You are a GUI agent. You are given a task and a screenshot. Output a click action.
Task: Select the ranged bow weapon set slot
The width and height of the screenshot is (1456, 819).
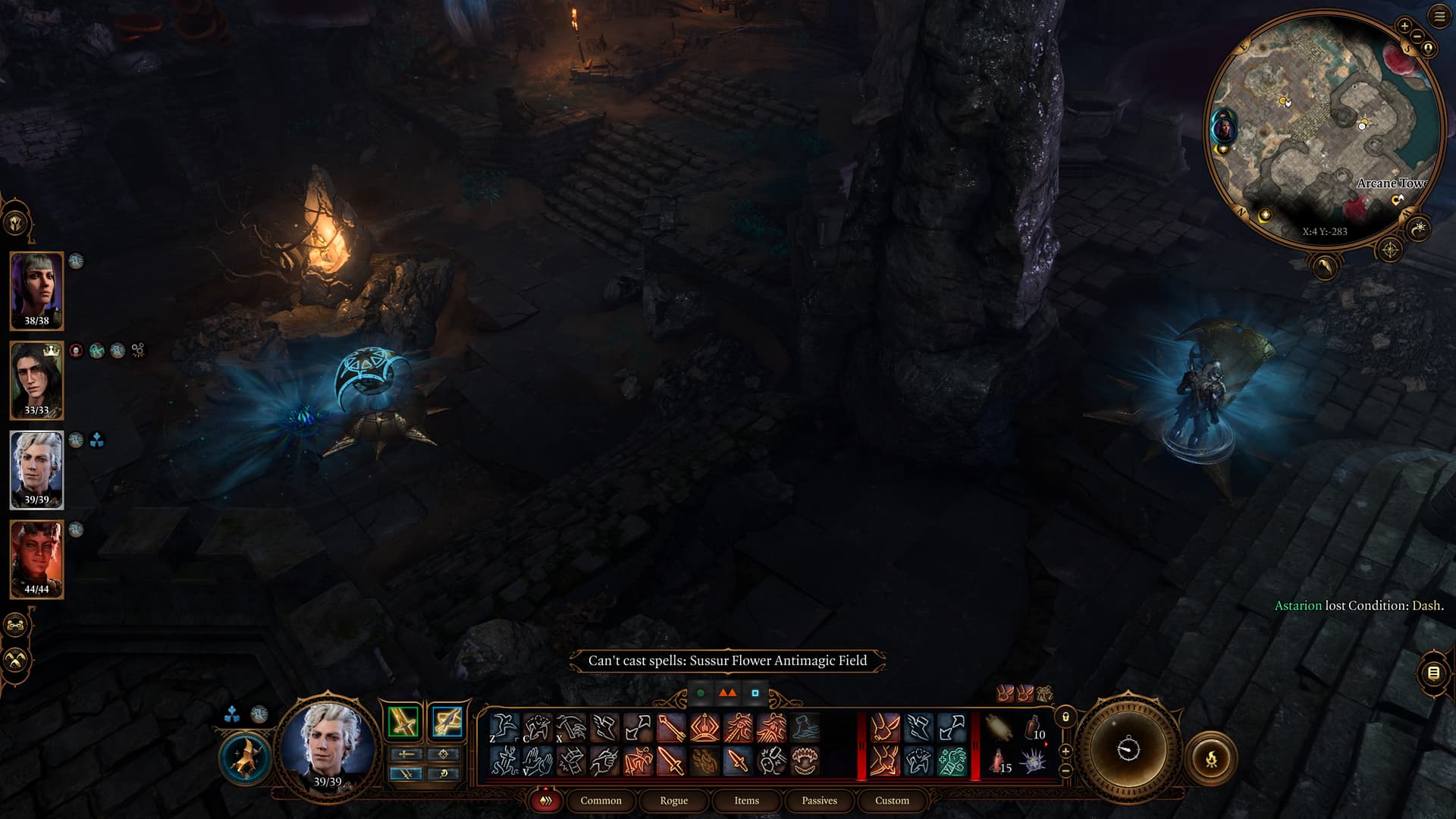[x=447, y=721]
